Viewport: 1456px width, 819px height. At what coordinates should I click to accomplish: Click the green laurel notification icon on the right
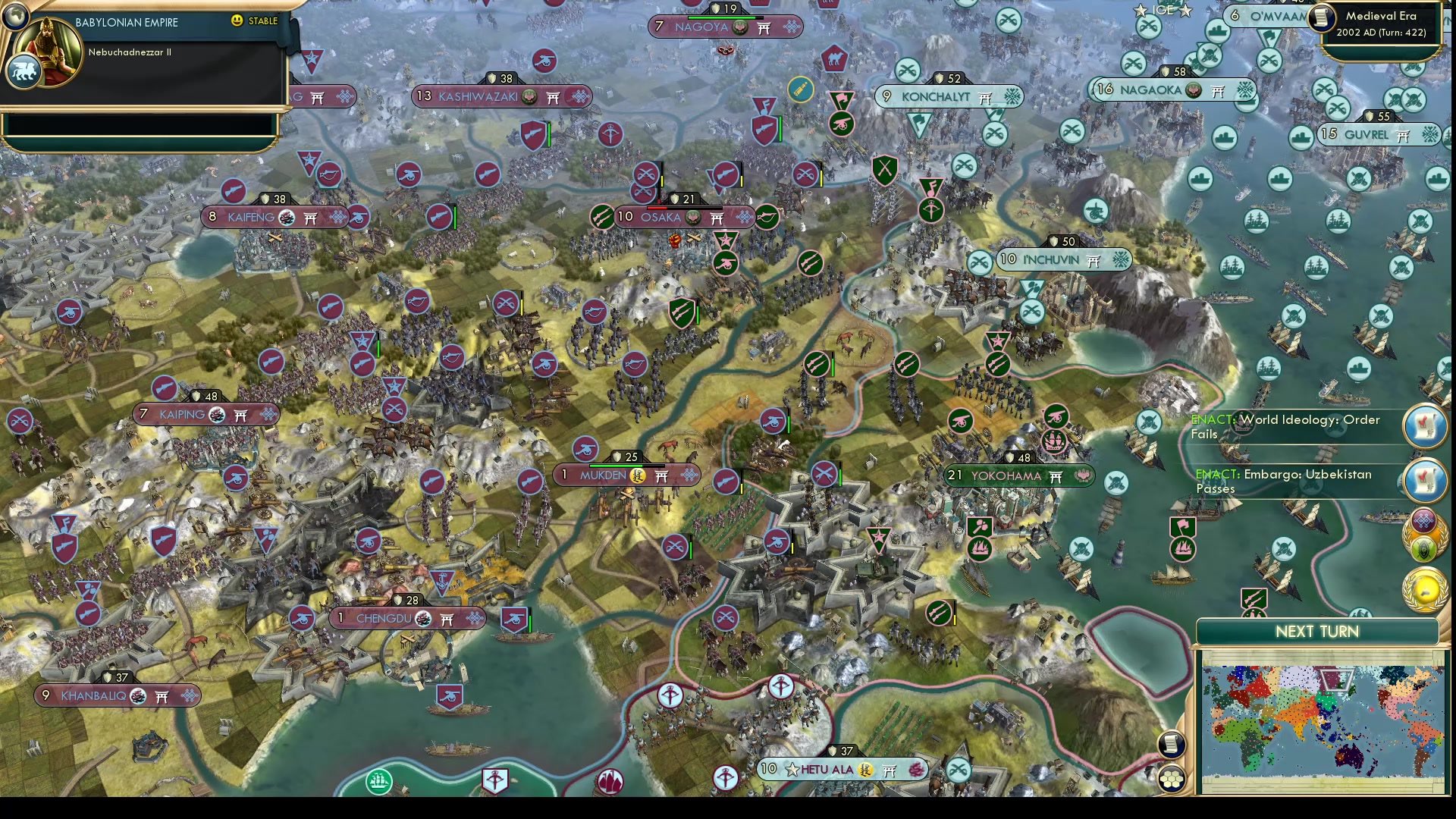[1424, 548]
